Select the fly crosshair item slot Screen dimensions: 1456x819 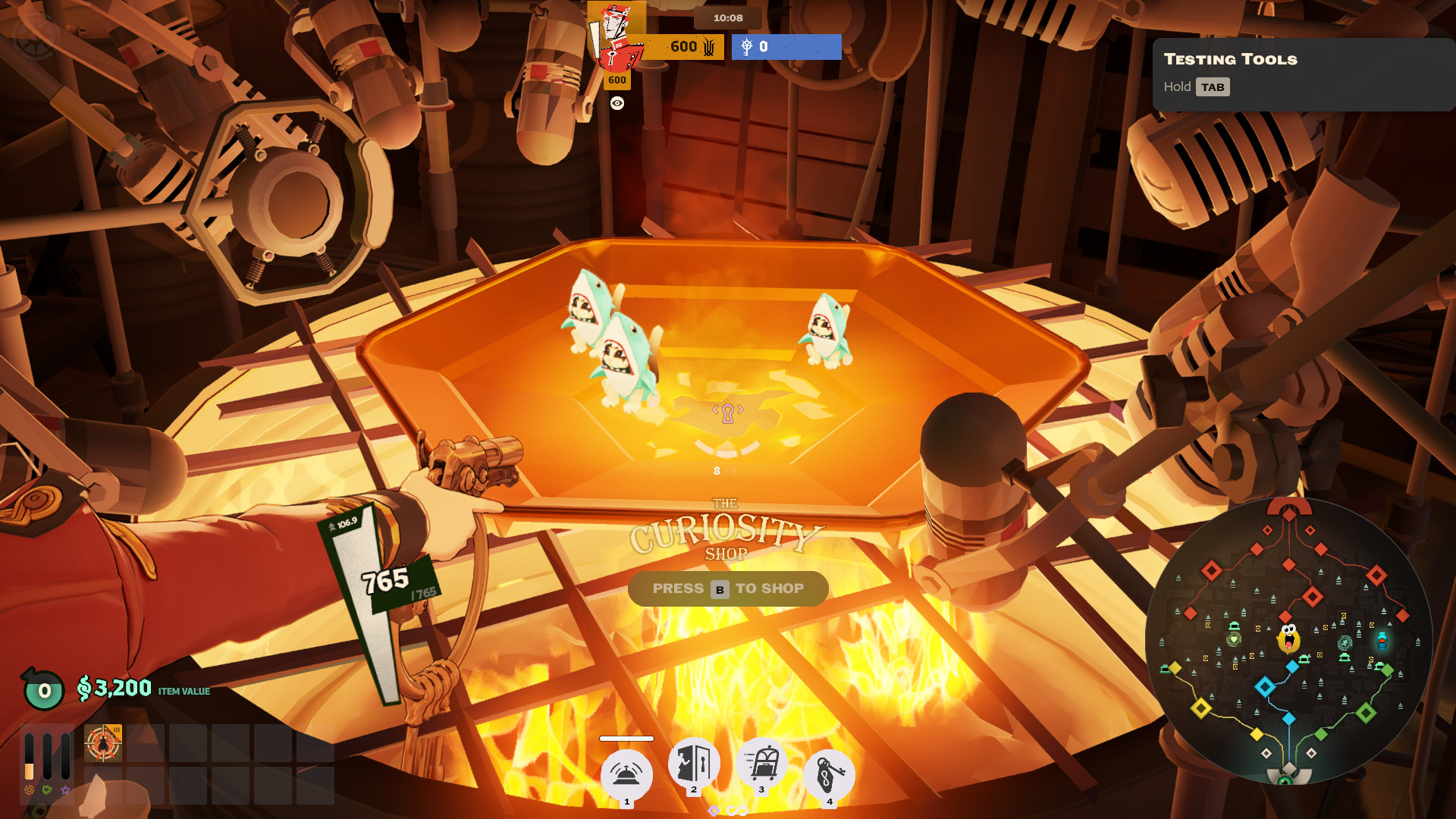pos(103,743)
